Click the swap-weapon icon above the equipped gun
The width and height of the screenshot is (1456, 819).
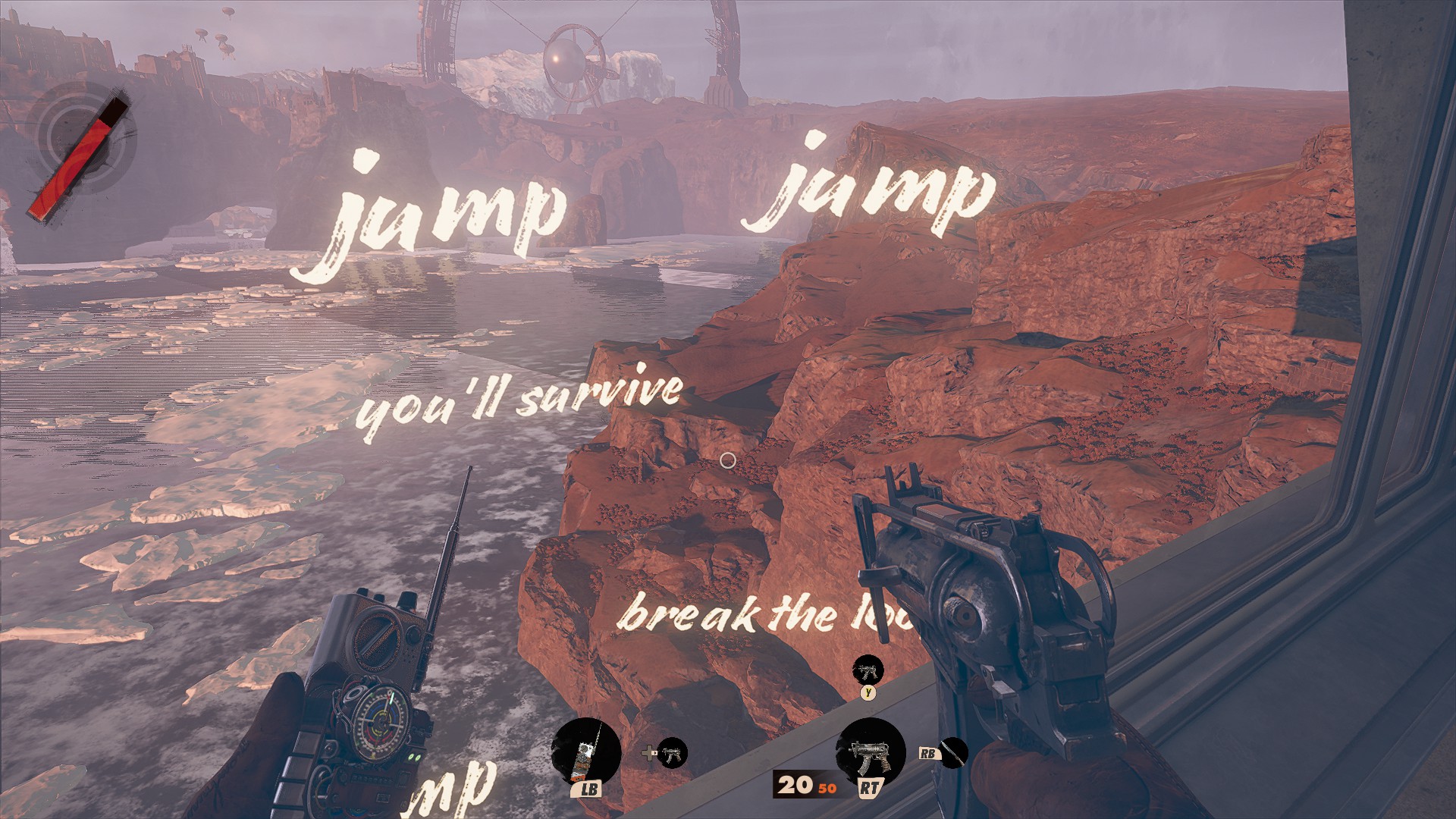coord(868,671)
